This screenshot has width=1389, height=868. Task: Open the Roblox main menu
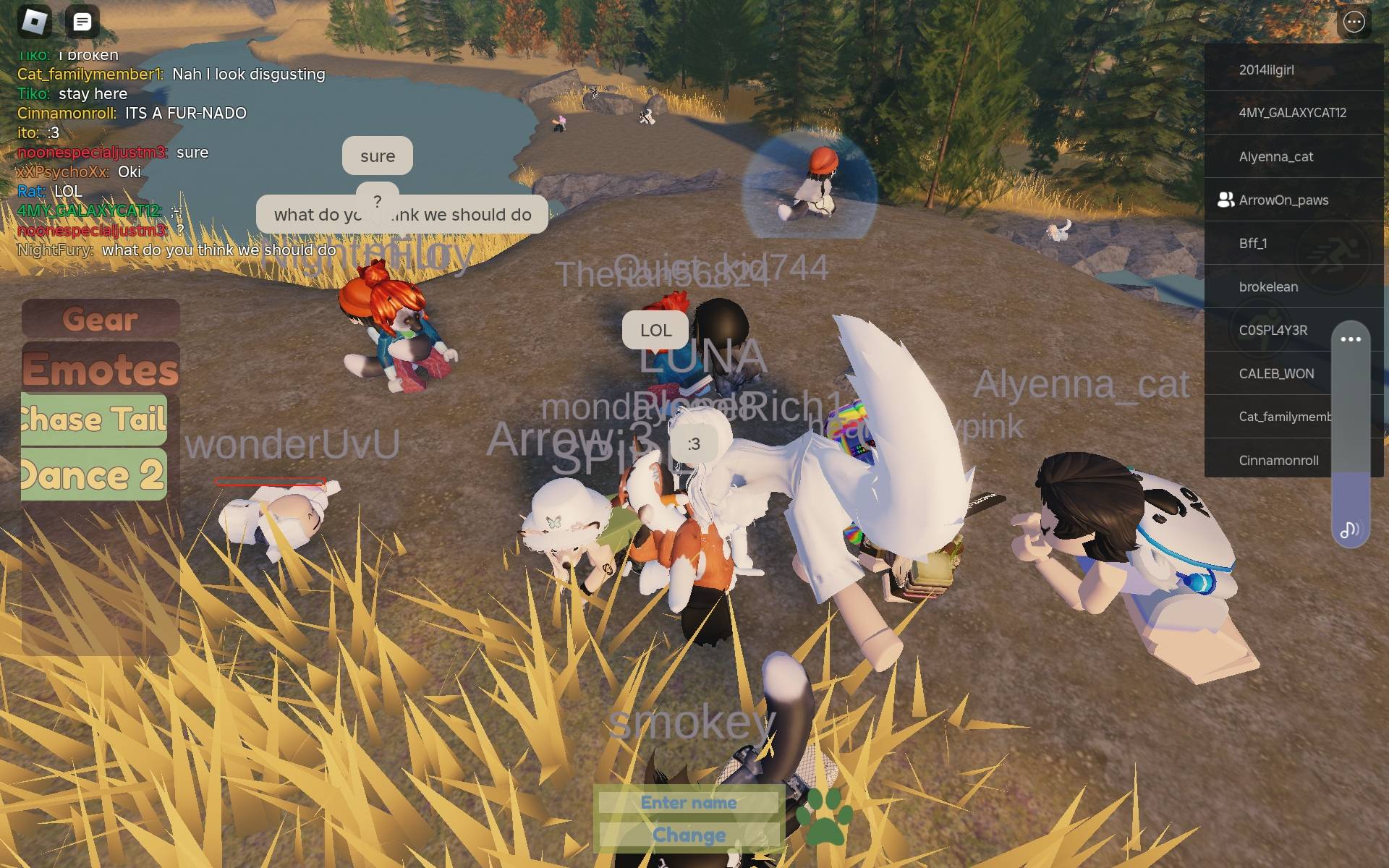34,22
